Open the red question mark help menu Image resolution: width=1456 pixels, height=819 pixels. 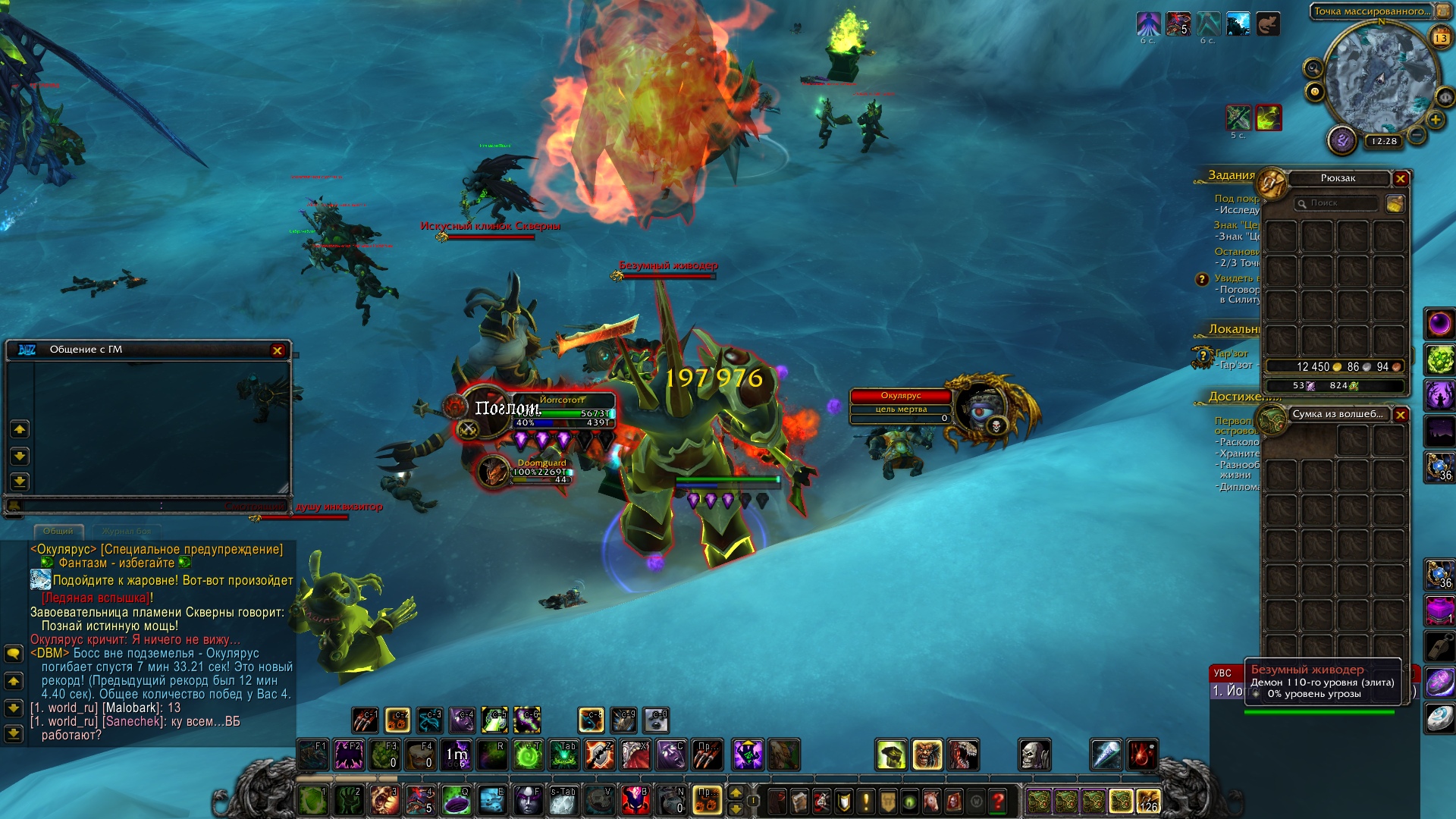[998, 800]
